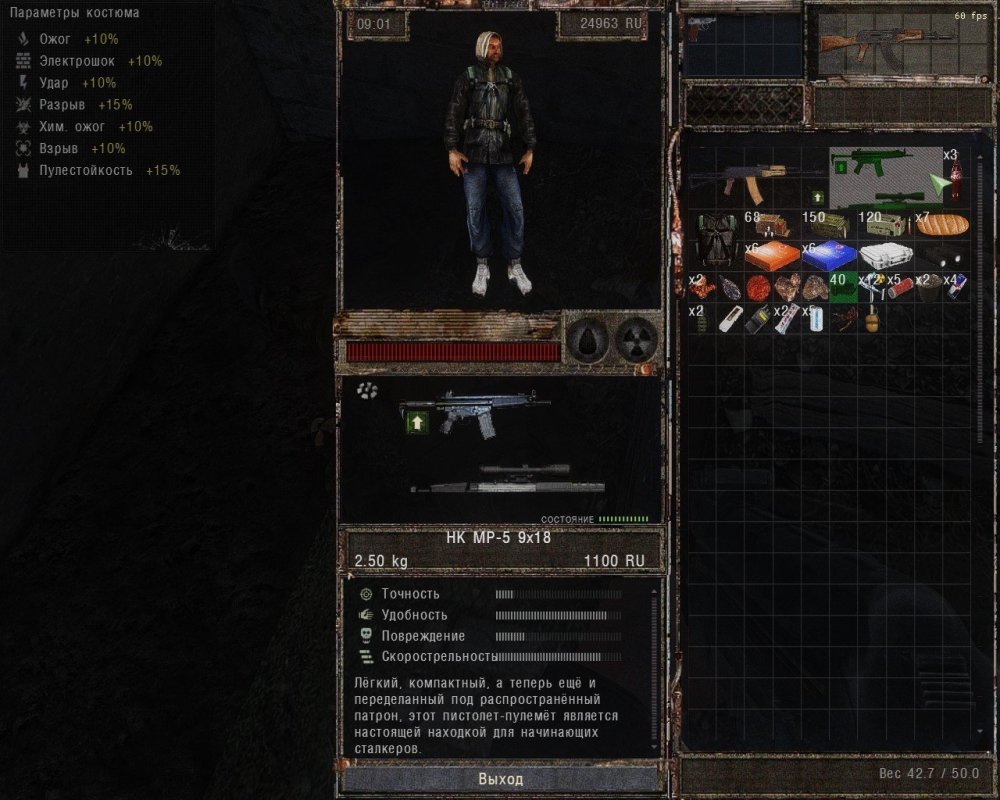Viewport: 1000px width, 800px height.
Task: Select the white plastic case
Action: click(886, 256)
